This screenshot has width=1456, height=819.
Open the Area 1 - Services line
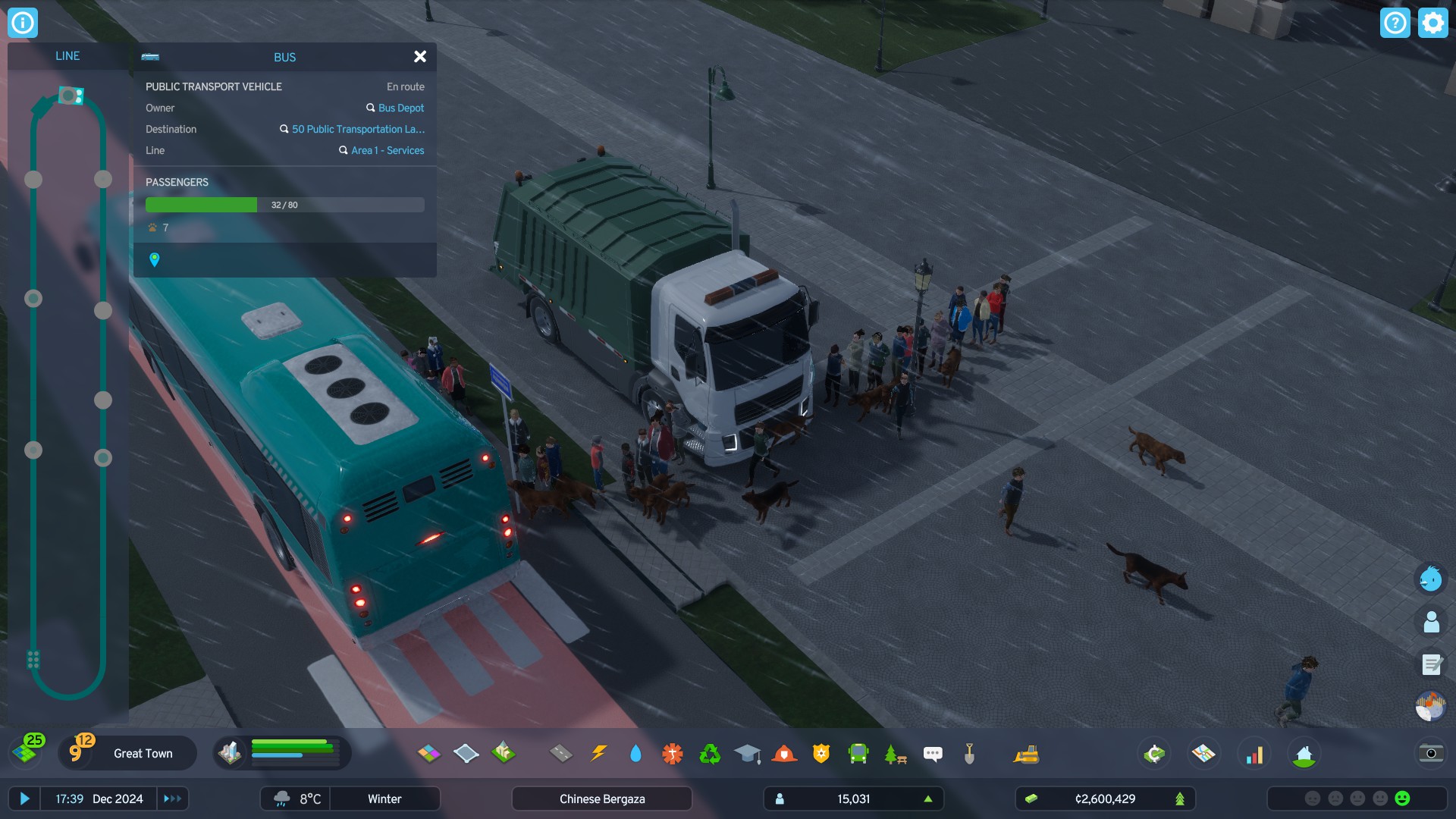click(x=387, y=150)
